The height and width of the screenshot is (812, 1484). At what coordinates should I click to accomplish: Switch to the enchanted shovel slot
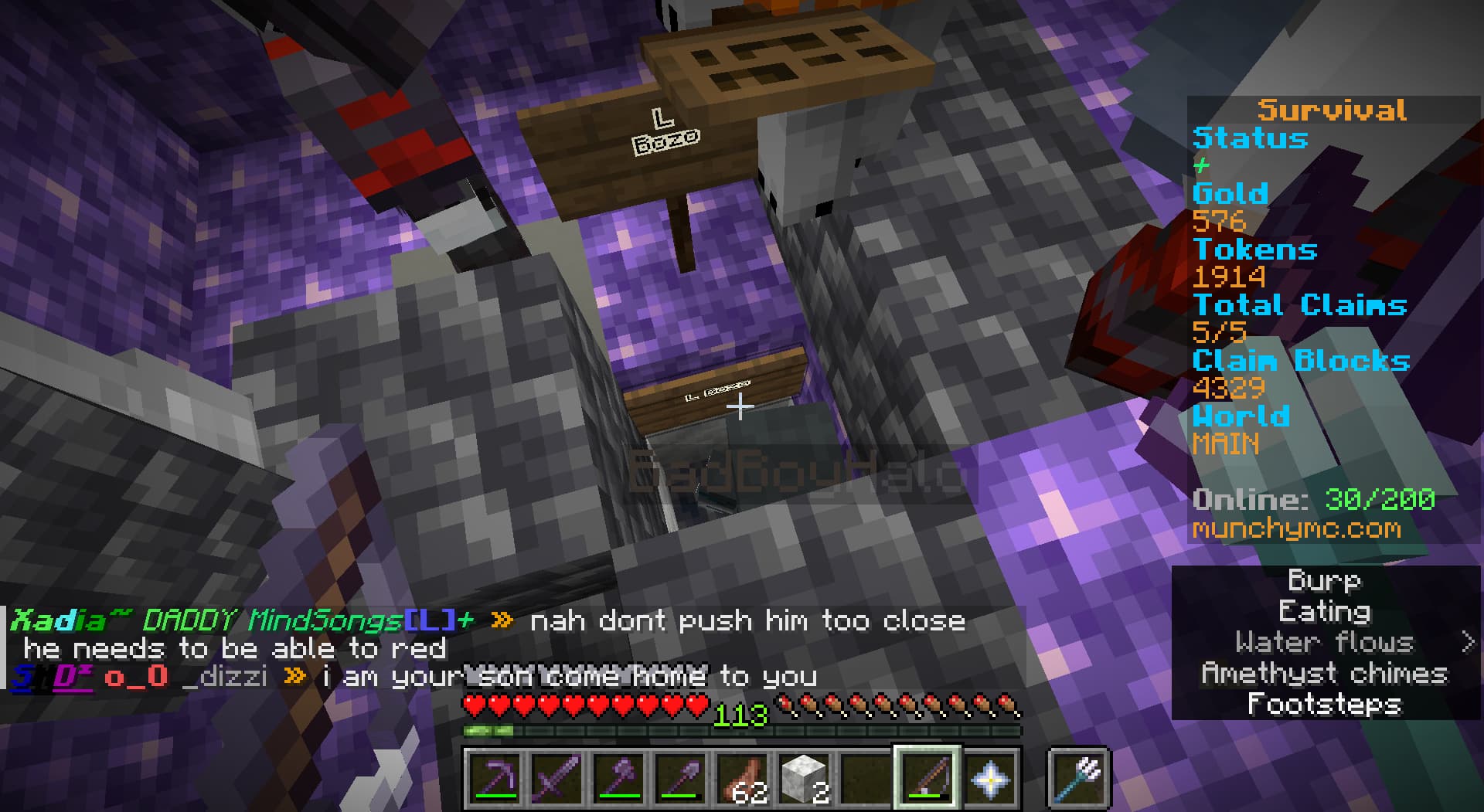click(x=680, y=778)
